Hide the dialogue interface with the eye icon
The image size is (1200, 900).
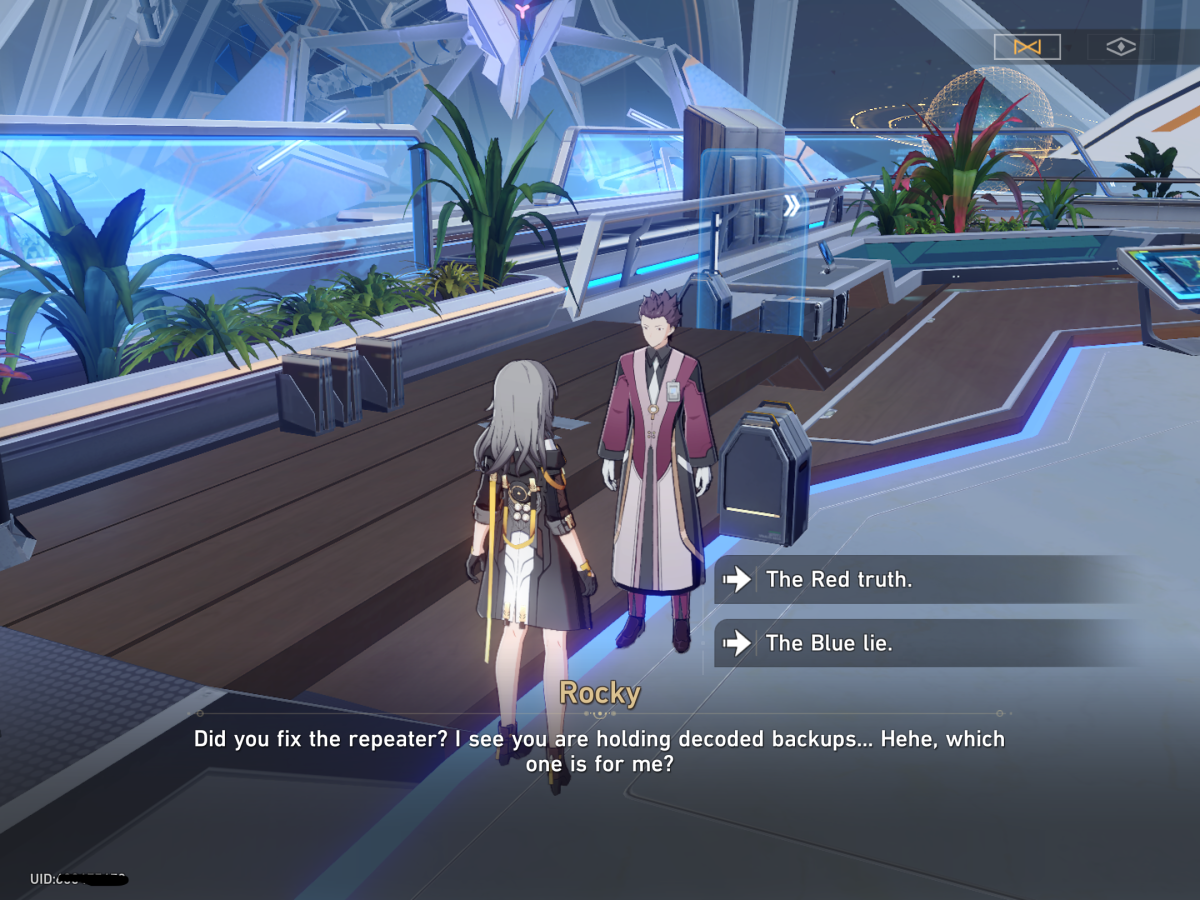pos(1120,47)
